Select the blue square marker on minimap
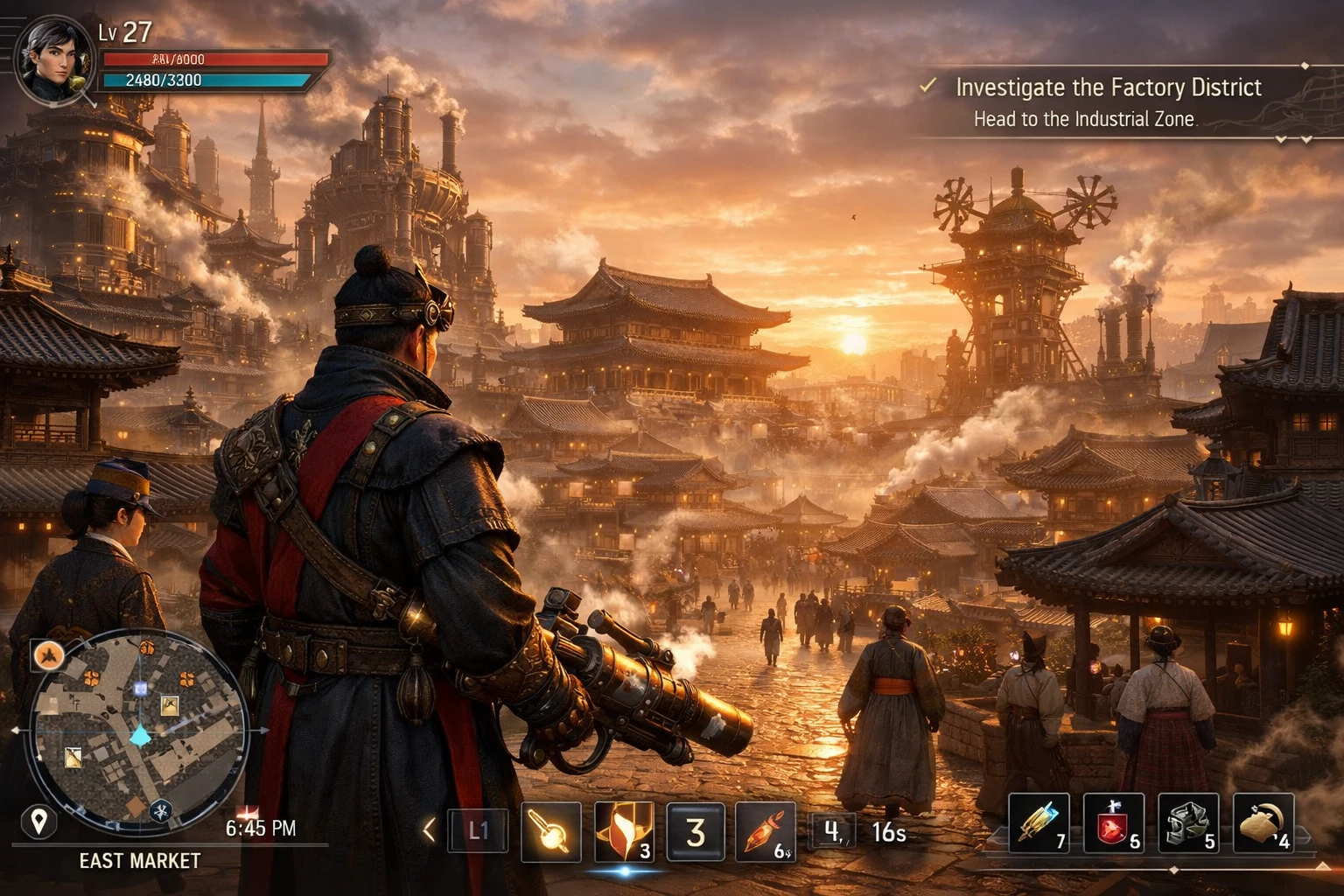This screenshot has height=896, width=1344. click(x=141, y=689)
